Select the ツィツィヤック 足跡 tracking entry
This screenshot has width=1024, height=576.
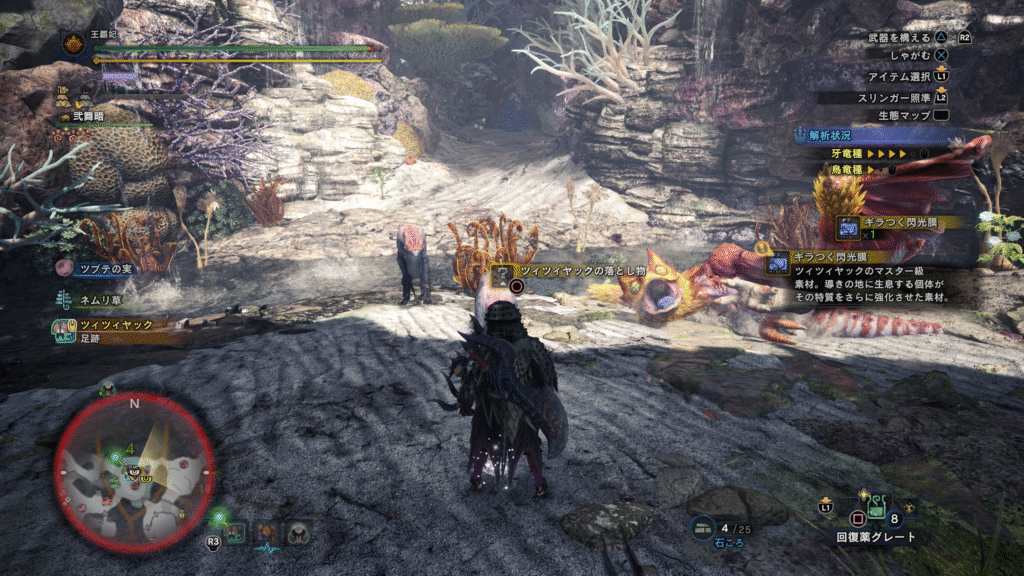104,330
